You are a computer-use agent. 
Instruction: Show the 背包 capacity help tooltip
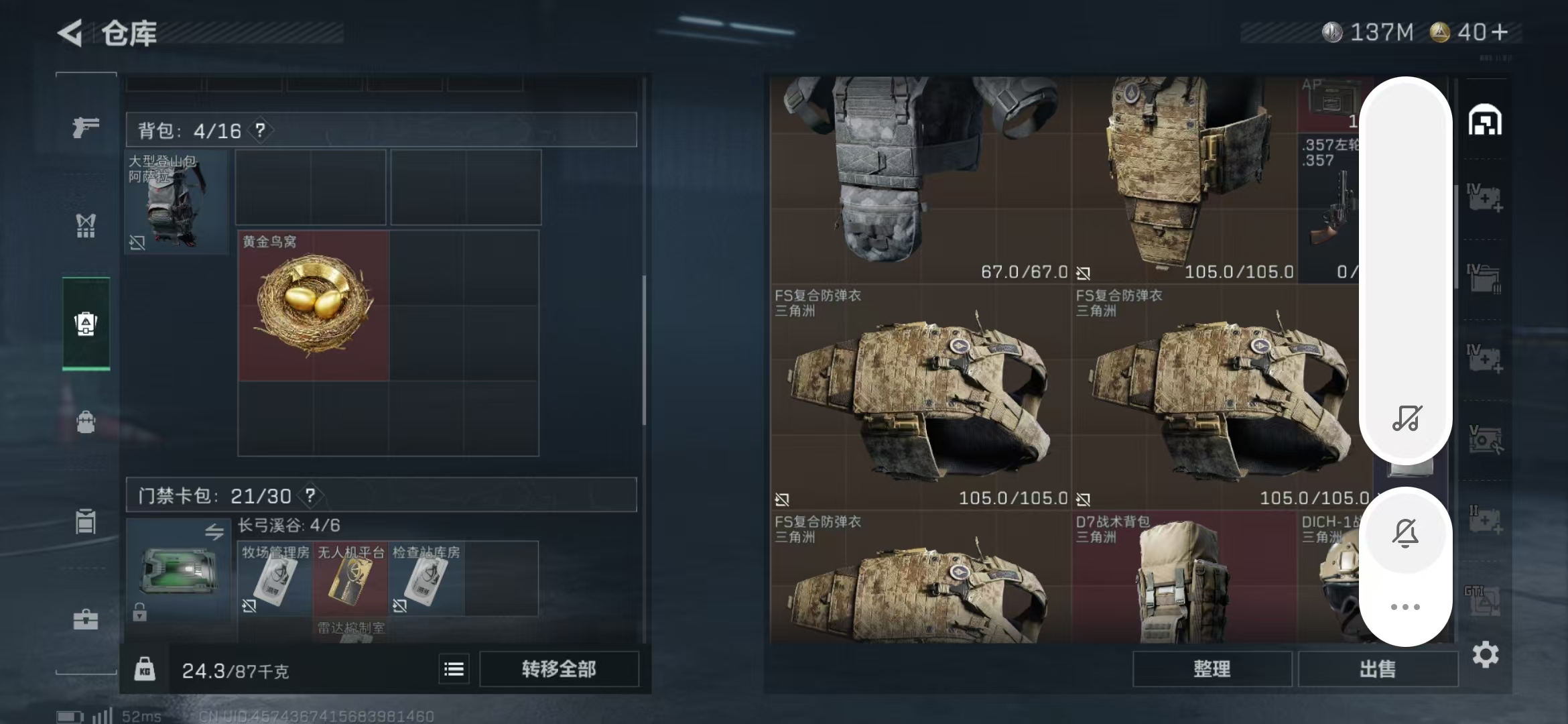pyautogui.click(x=260, y=130)
